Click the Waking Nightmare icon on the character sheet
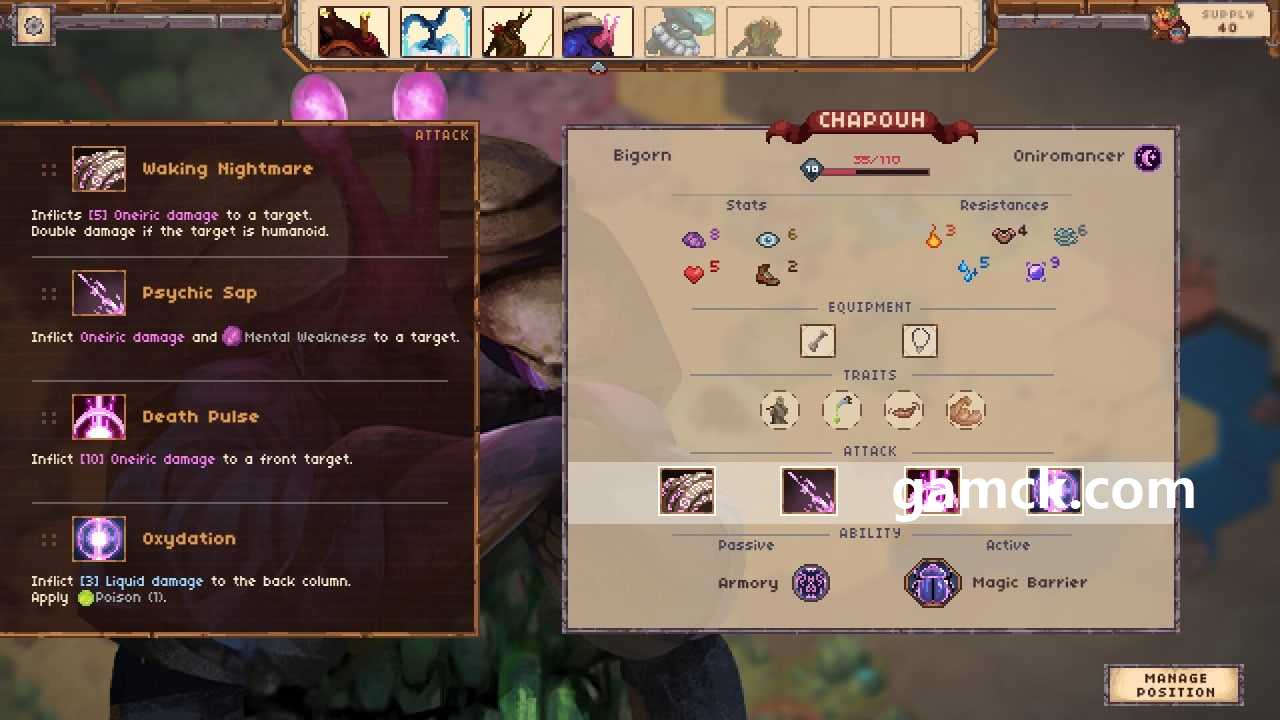Image resolution: width=1280 pixels, height=720 pixels. tap(687, 492)
